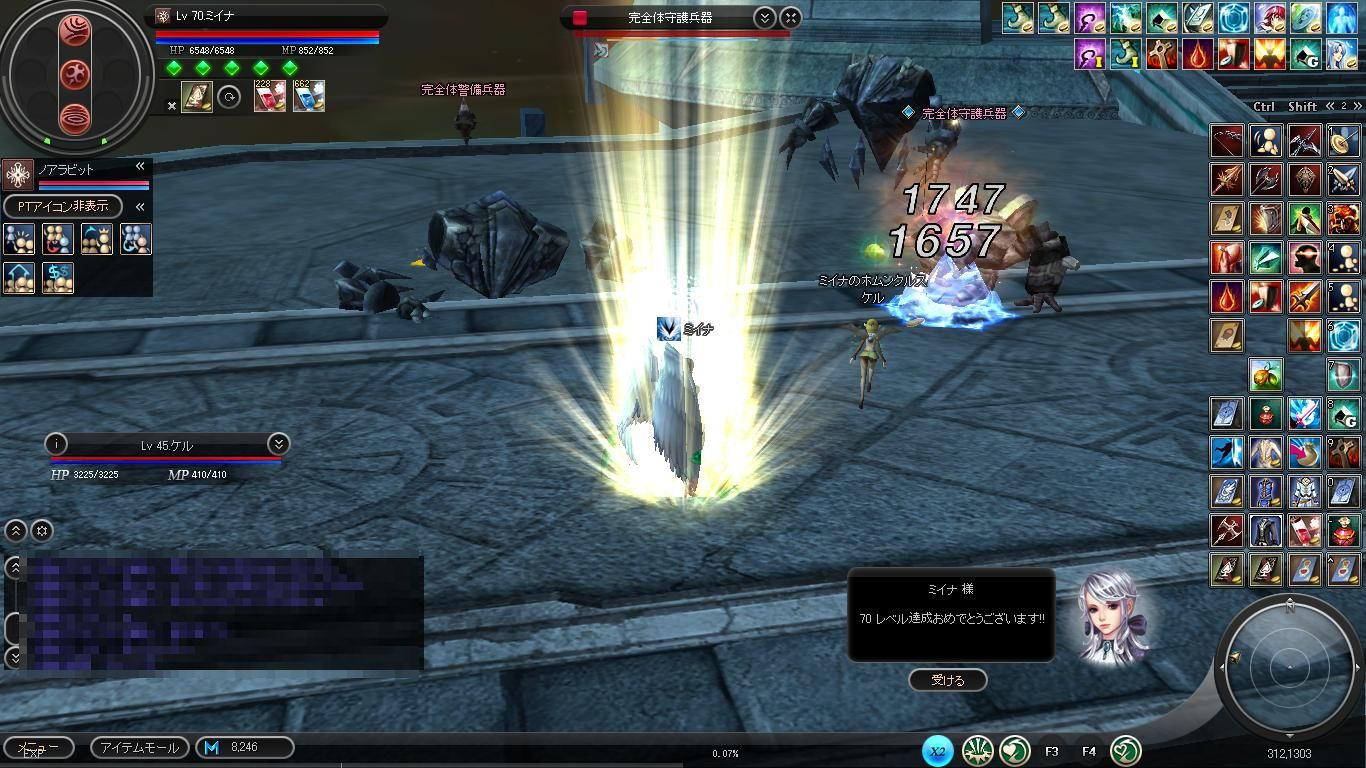Collapse the party panel with the double arrow

140,167
